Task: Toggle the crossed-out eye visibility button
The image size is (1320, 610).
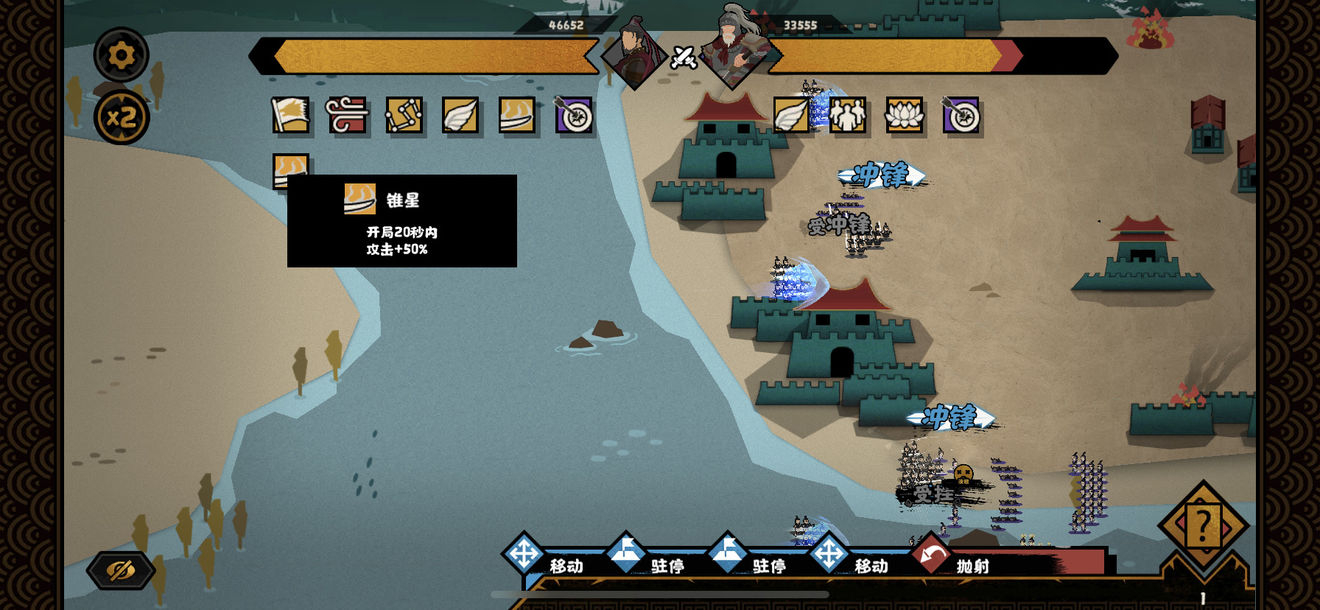Action: (121, 570)
